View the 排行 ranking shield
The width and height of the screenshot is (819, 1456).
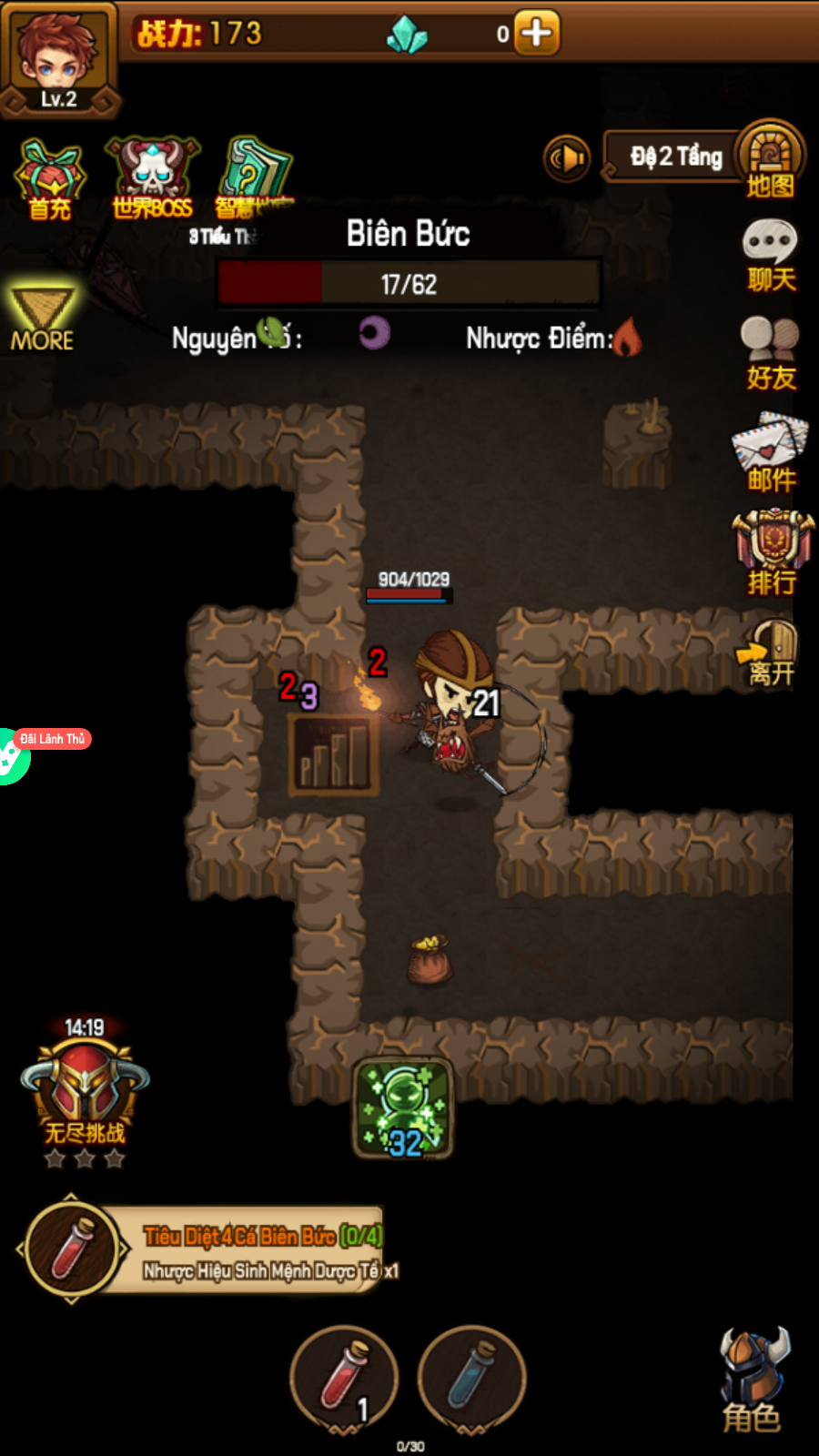click(x=773, y=552)
